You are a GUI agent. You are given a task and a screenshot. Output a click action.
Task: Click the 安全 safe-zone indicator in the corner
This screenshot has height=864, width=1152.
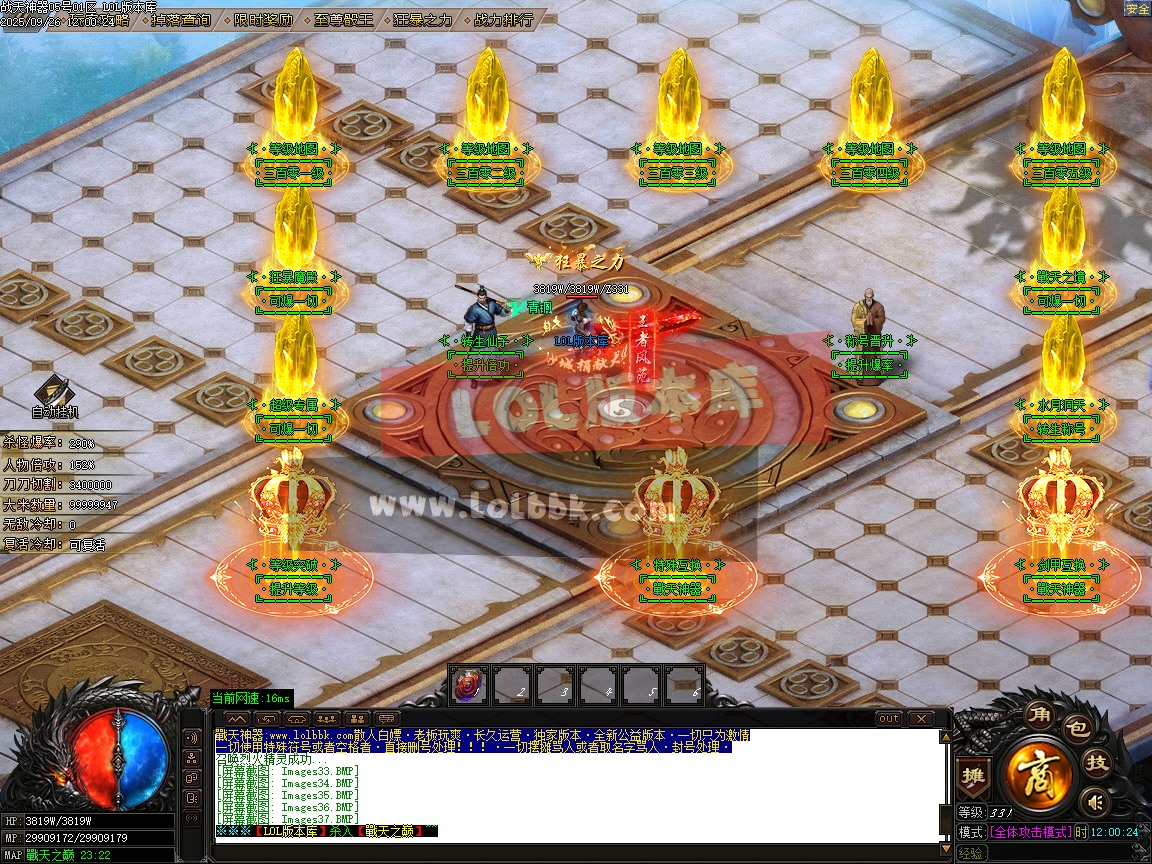(x=1137, y=9)
